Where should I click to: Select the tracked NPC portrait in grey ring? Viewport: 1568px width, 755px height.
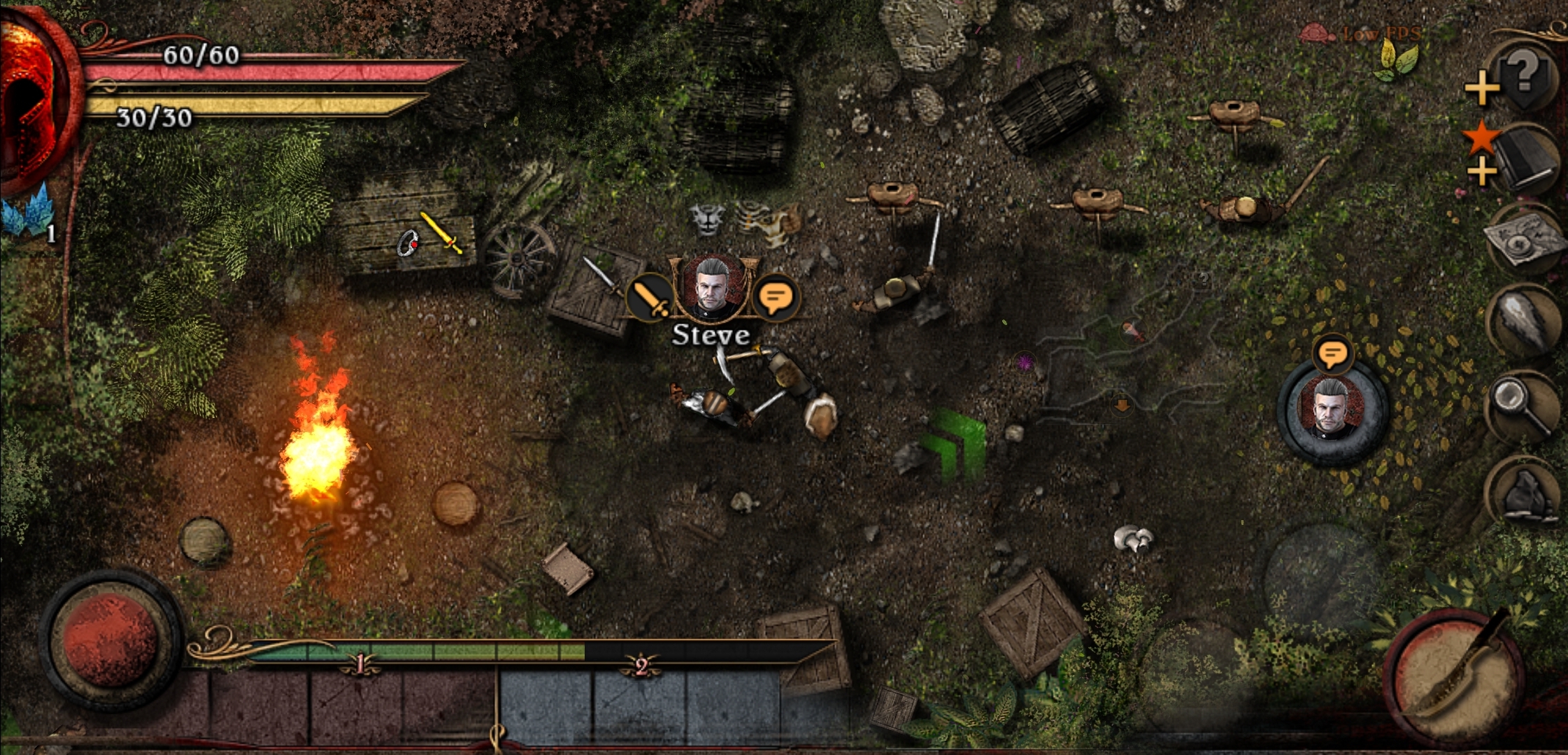[1332, 412]
